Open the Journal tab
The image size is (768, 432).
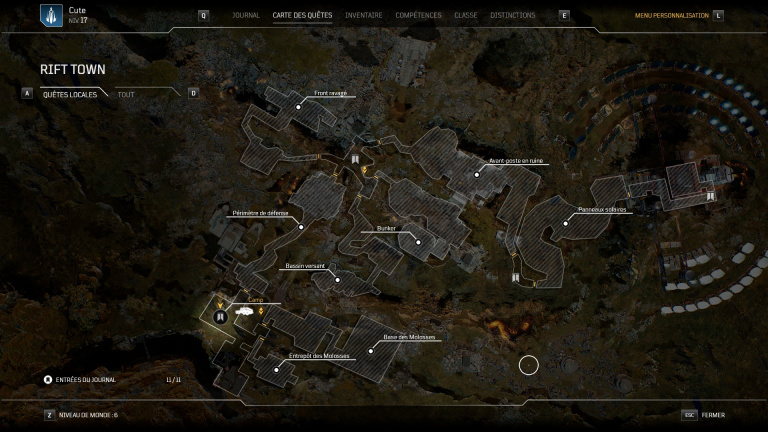coord(245,16)
